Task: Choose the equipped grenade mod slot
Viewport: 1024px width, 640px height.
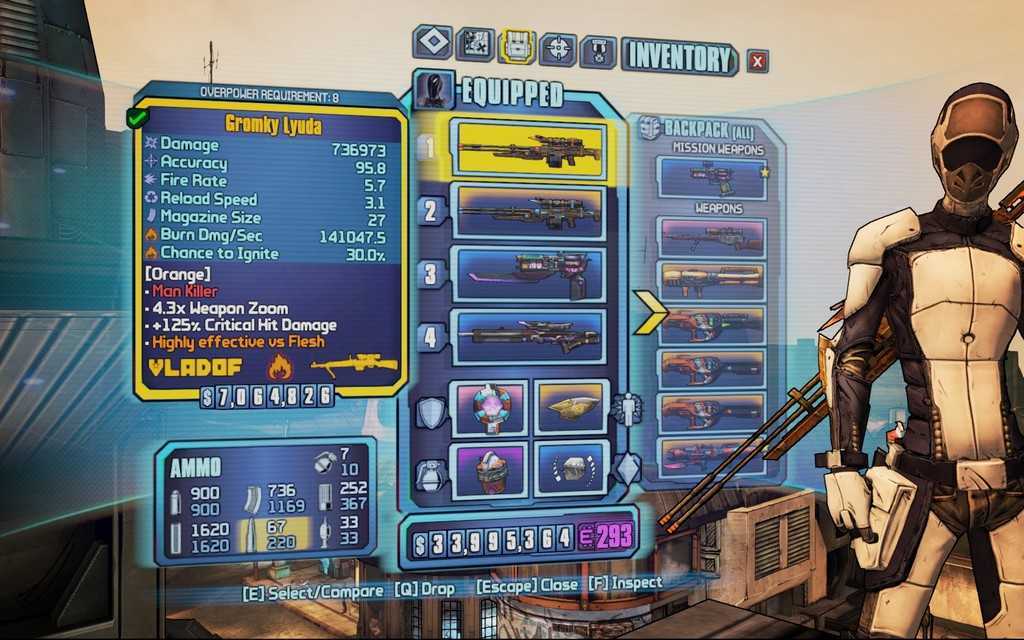Action: [488, 469]
